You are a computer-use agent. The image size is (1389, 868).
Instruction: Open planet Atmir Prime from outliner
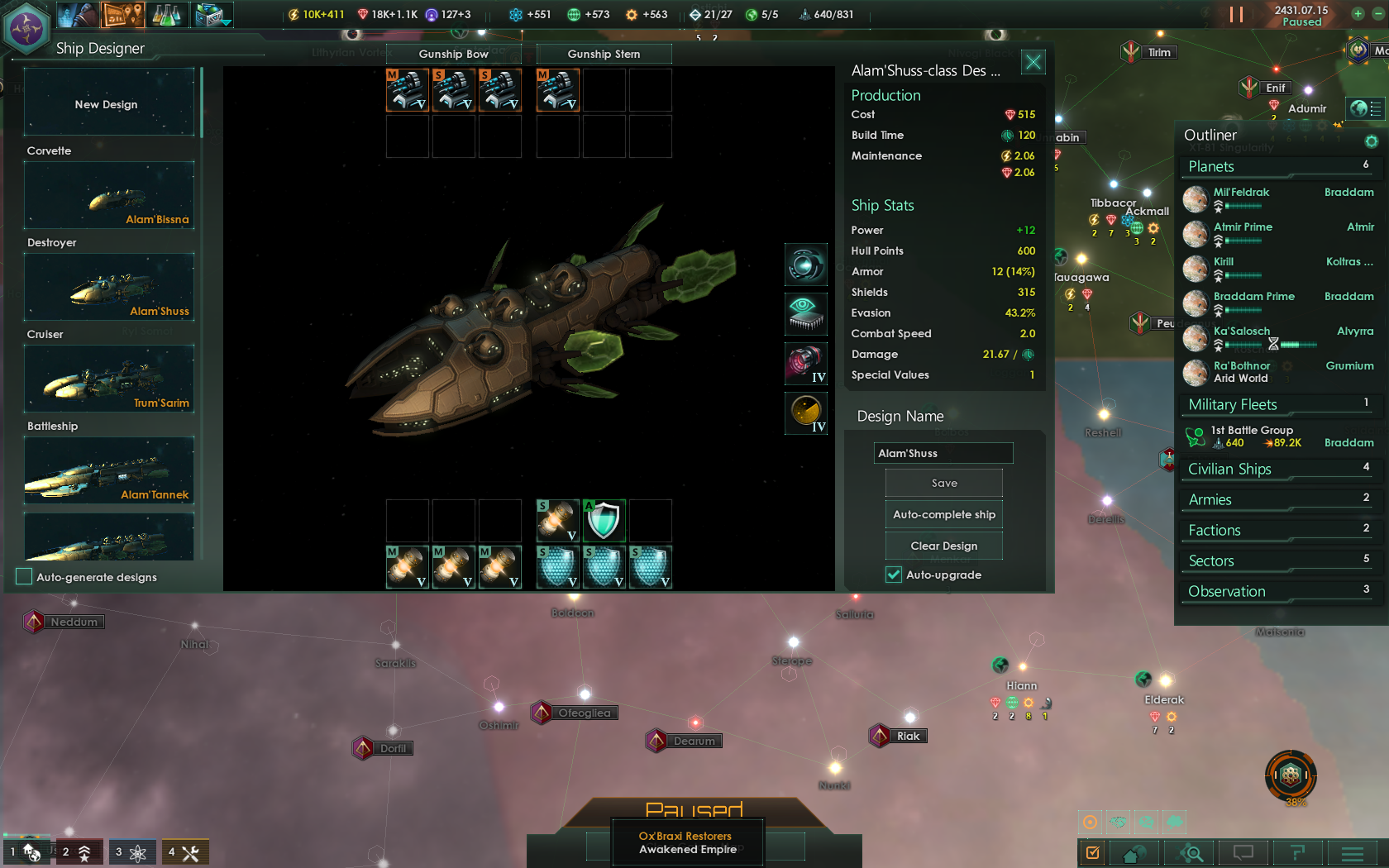pyautogui.click(x=1243, y=227)
